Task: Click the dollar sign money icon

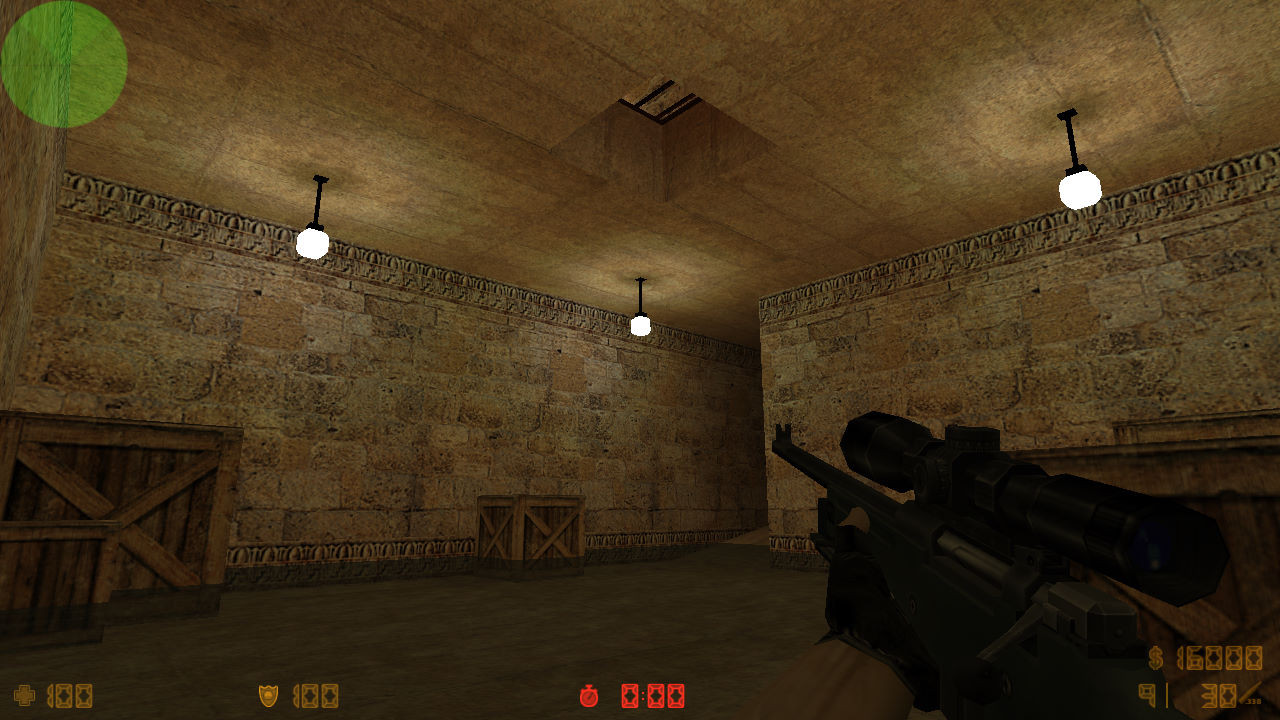Action: 1156,659
